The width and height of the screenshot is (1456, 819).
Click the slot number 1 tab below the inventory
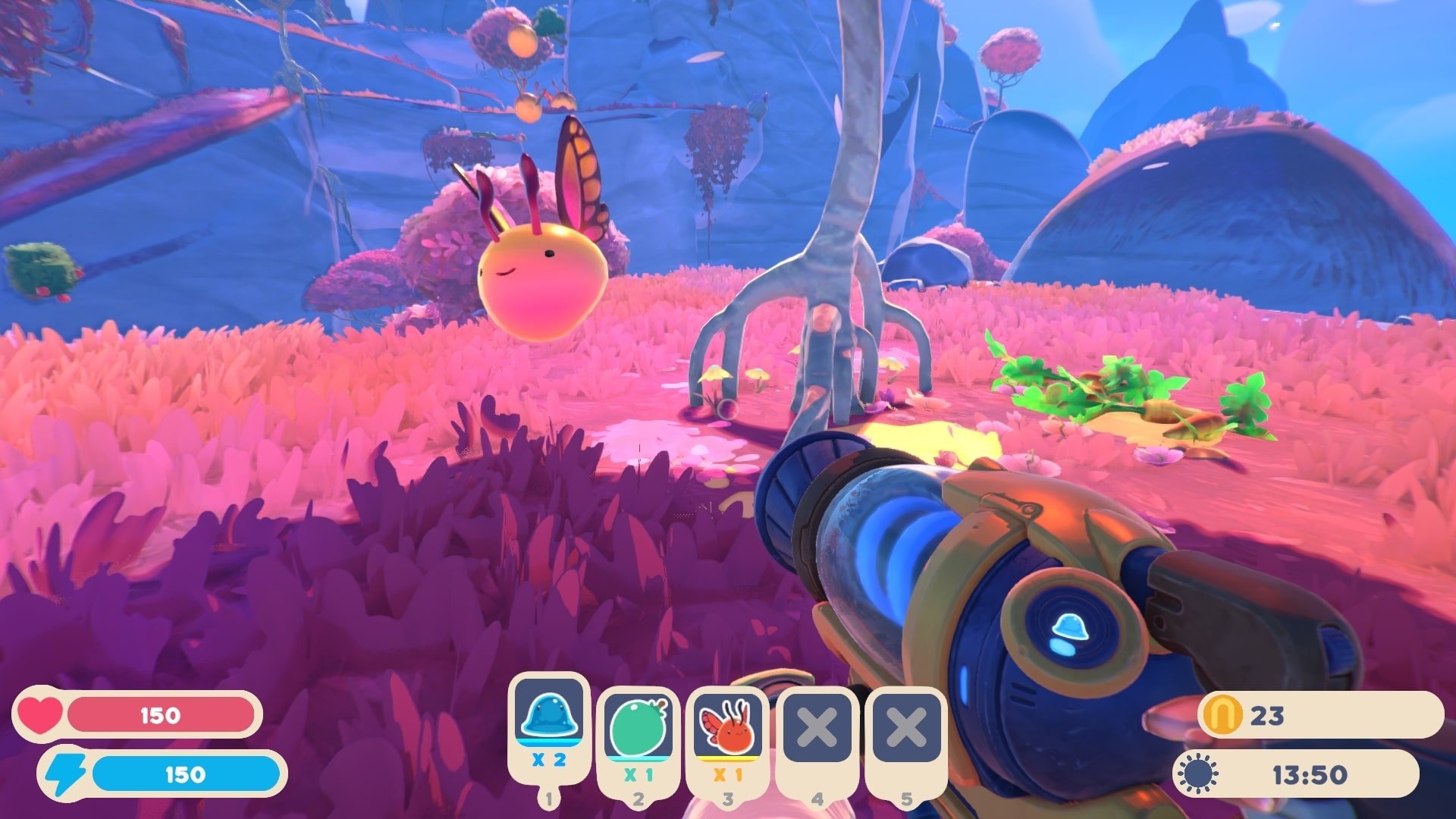[548, 798]
